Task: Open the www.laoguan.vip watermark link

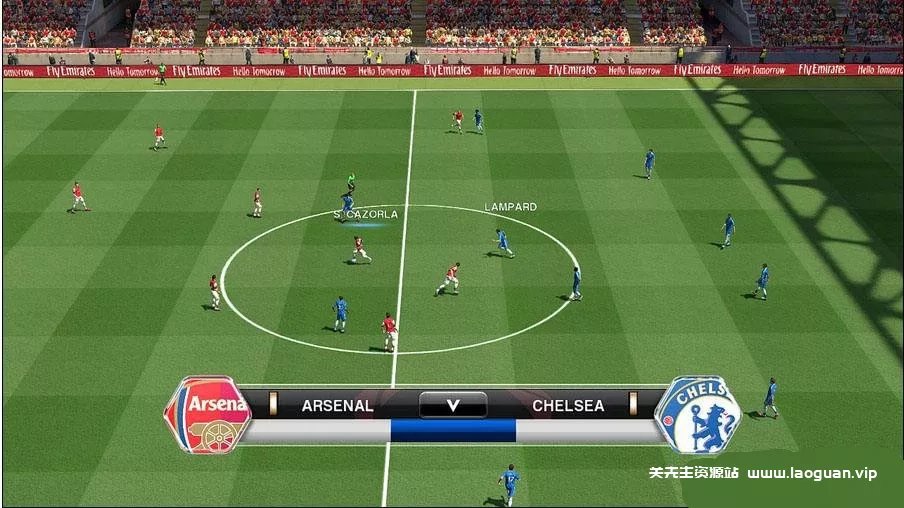Action: tap(811, 473)
